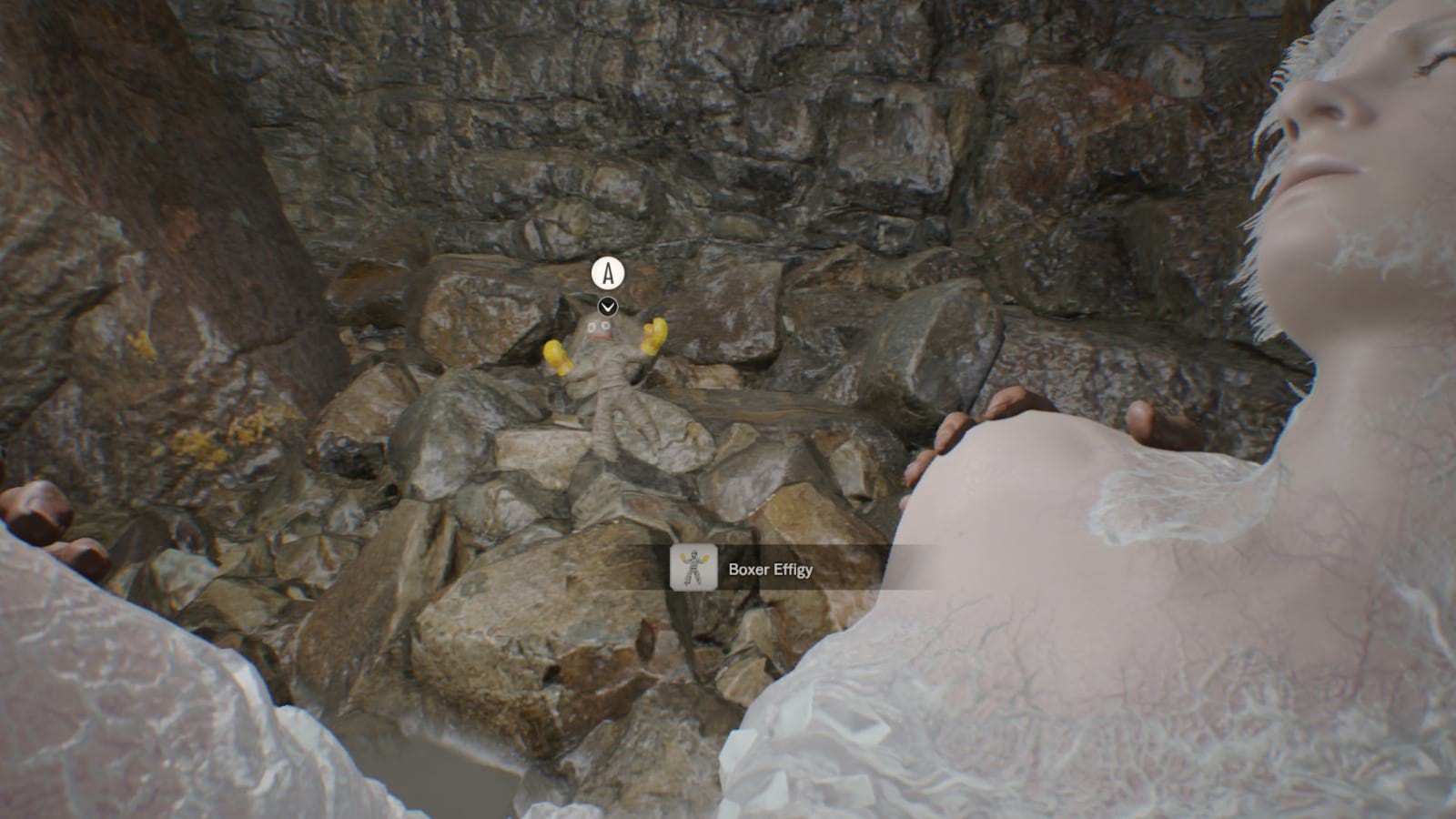This screenshot has width=1456, height=819.
Task: Click the doll's right yellow boxing glove
Action: click(556, 353)
